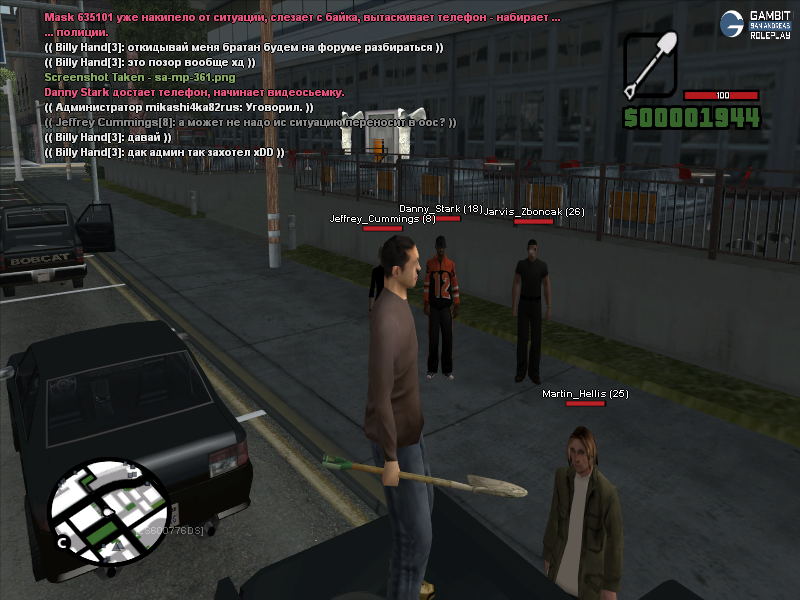Viewport: 800px width, 600px height.
Task: Choose the Martin_Hellis player name tag
Action: [585, 394]
